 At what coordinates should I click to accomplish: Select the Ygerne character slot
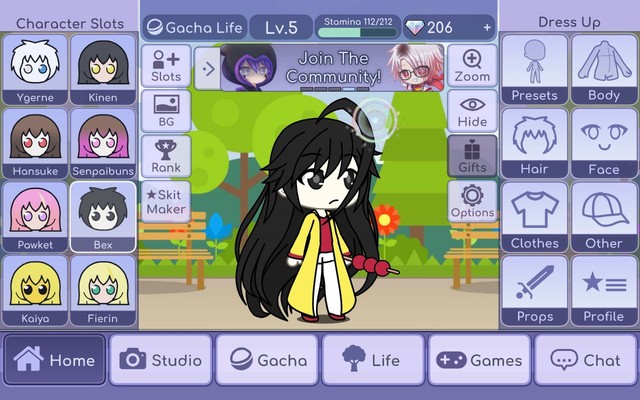click(x=35, y=70)
